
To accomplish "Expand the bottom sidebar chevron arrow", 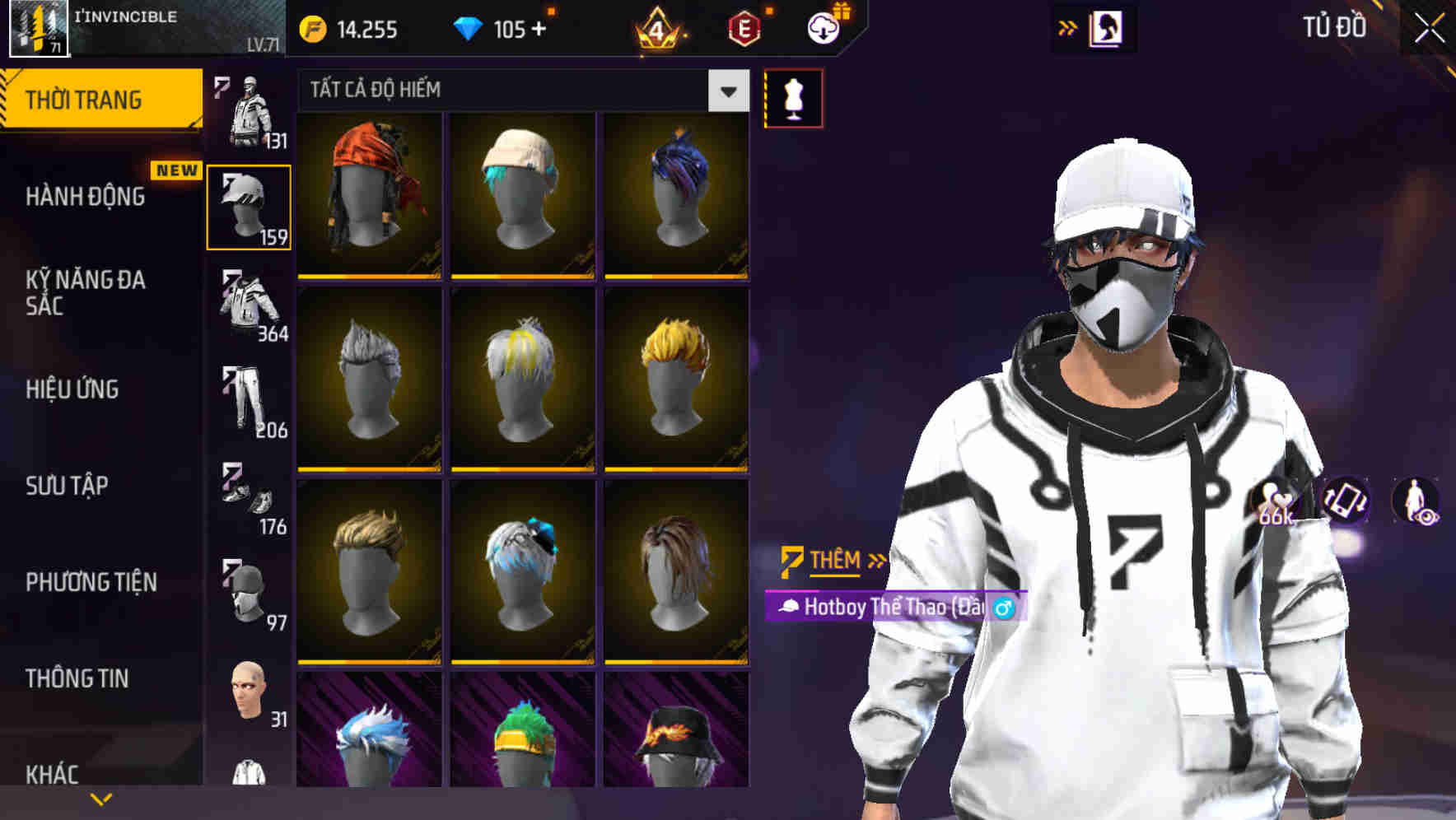I will pos(100,797).
